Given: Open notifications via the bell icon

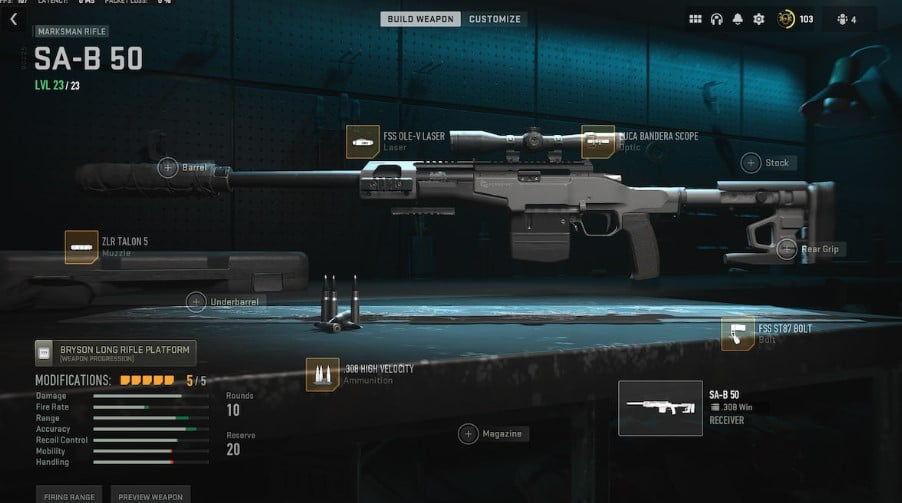Looking at the screenshot, I should tap(737, 19).
